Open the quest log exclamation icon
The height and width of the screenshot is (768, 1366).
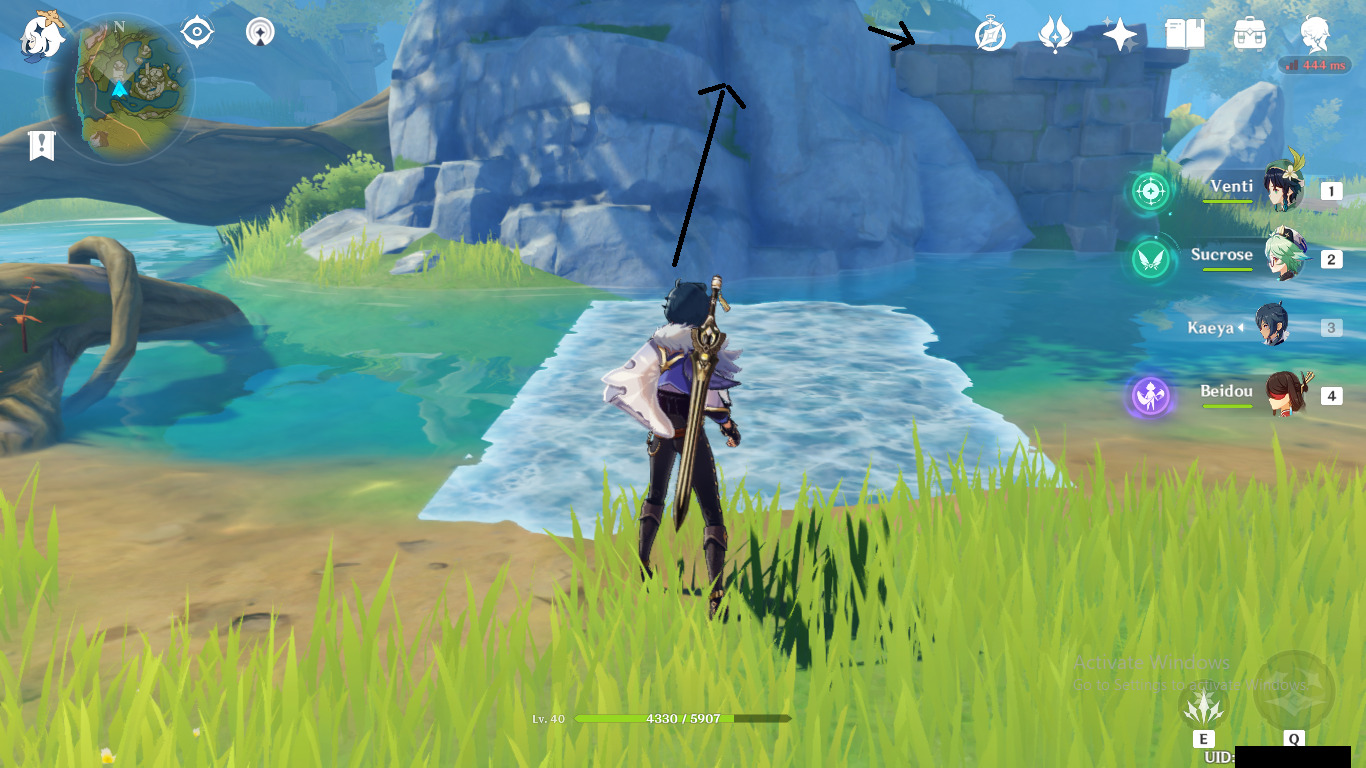(41, 146)
